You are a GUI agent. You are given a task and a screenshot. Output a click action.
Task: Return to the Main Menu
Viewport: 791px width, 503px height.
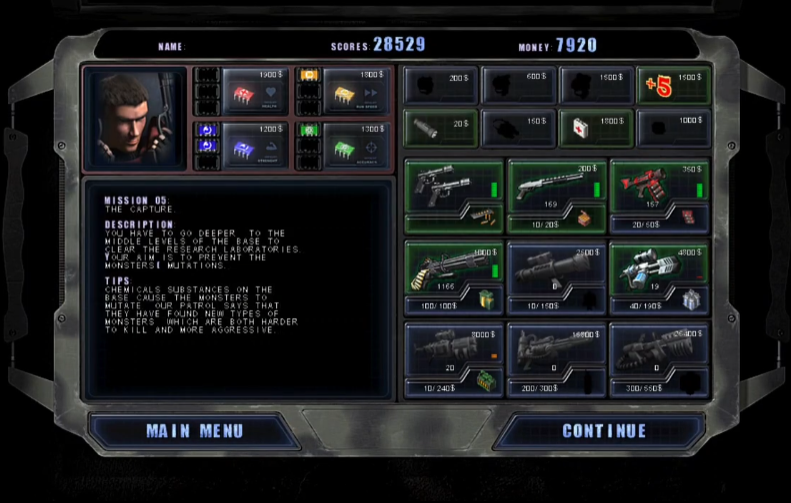pos(194,431)
